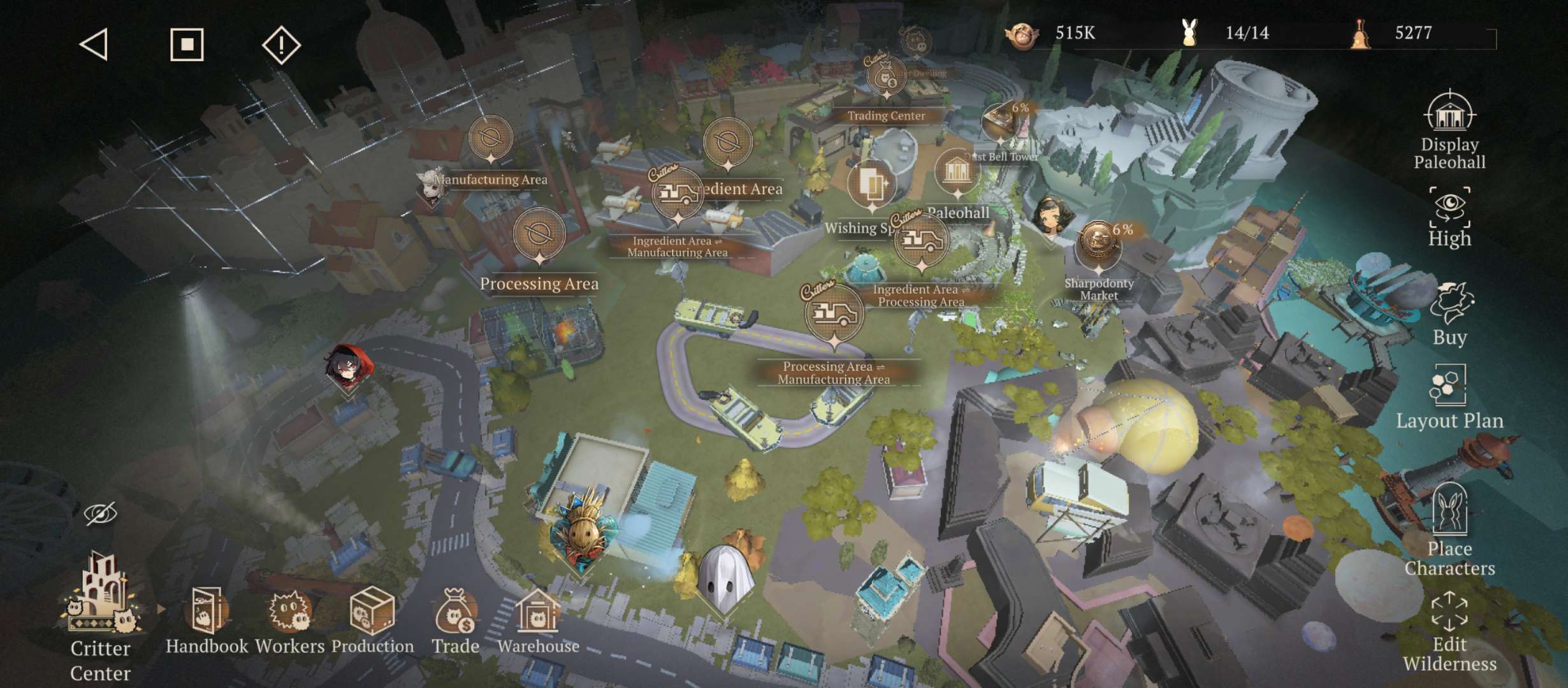This screenshot has width=1568, height=688.
Task: Hide the interface with the crossed-eye icon
Action: point(101,513)
